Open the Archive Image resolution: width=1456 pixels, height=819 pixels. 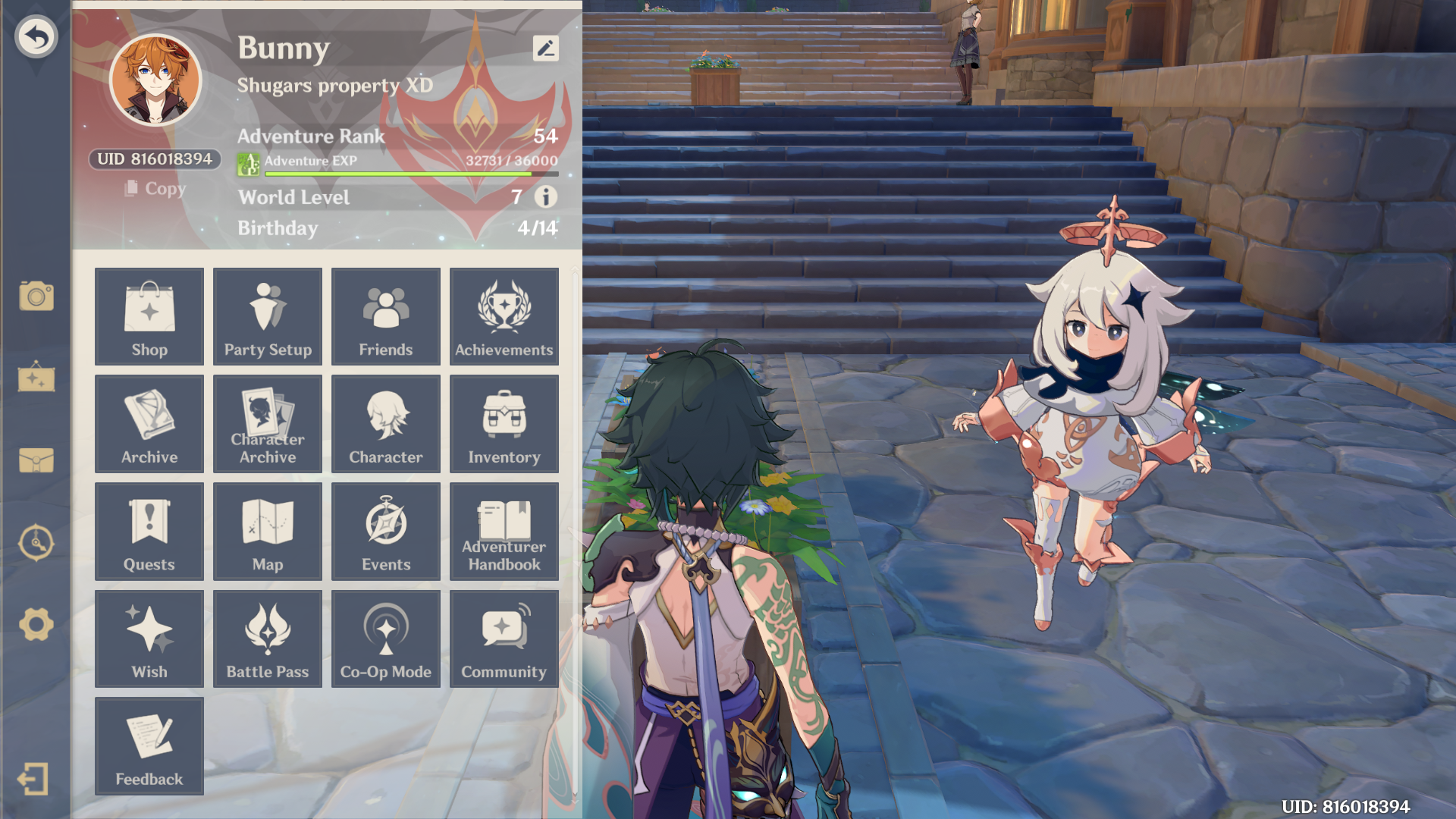[149, 424]
